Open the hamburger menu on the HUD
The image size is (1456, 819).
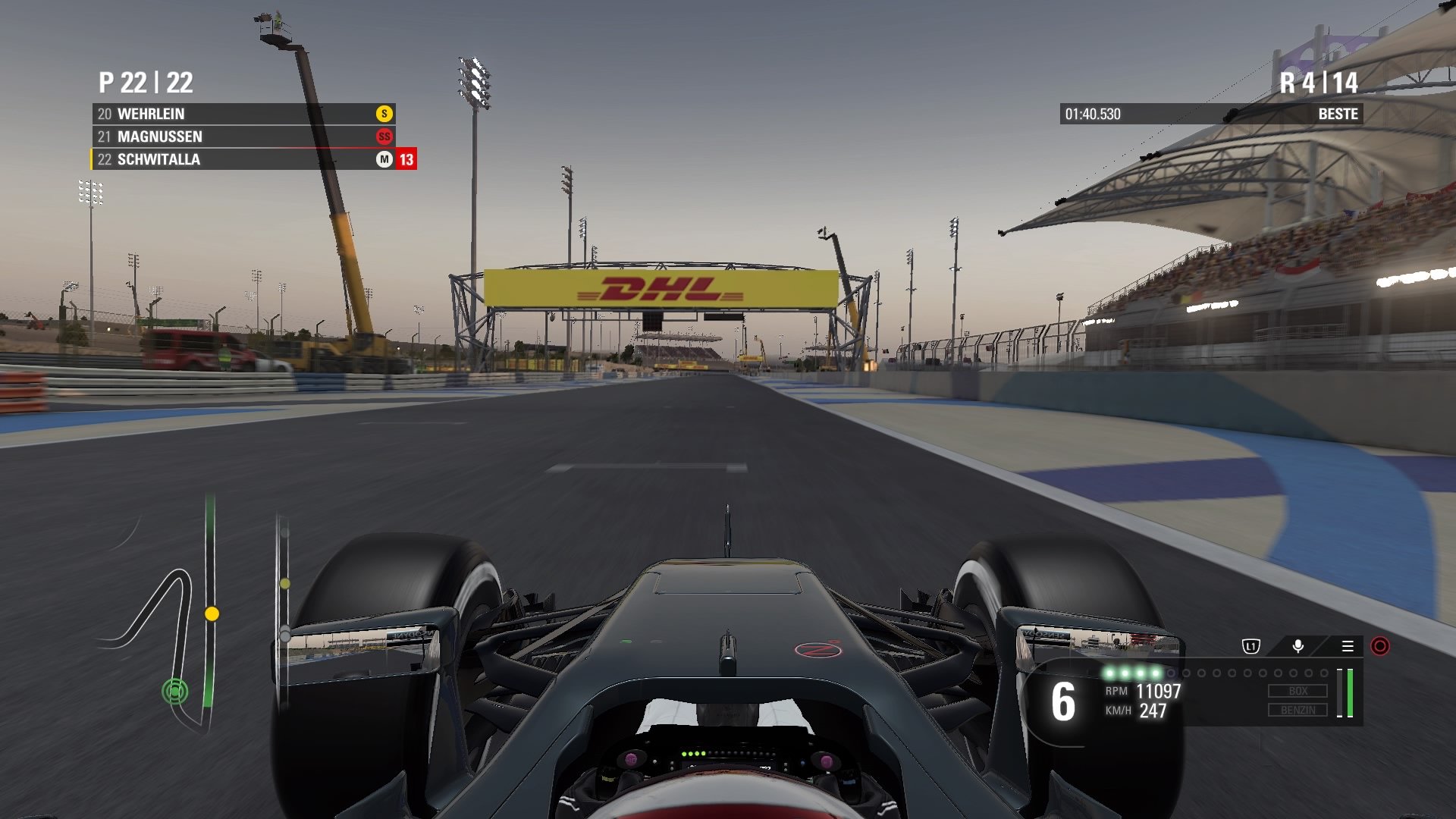[1348, 646]
